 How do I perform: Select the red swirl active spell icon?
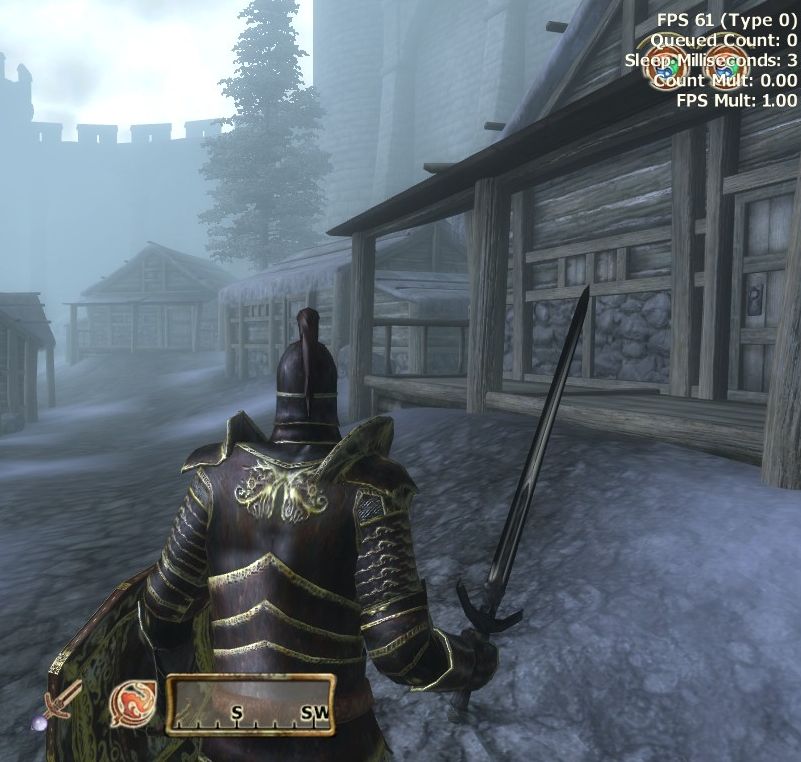(x=132, y=703)
